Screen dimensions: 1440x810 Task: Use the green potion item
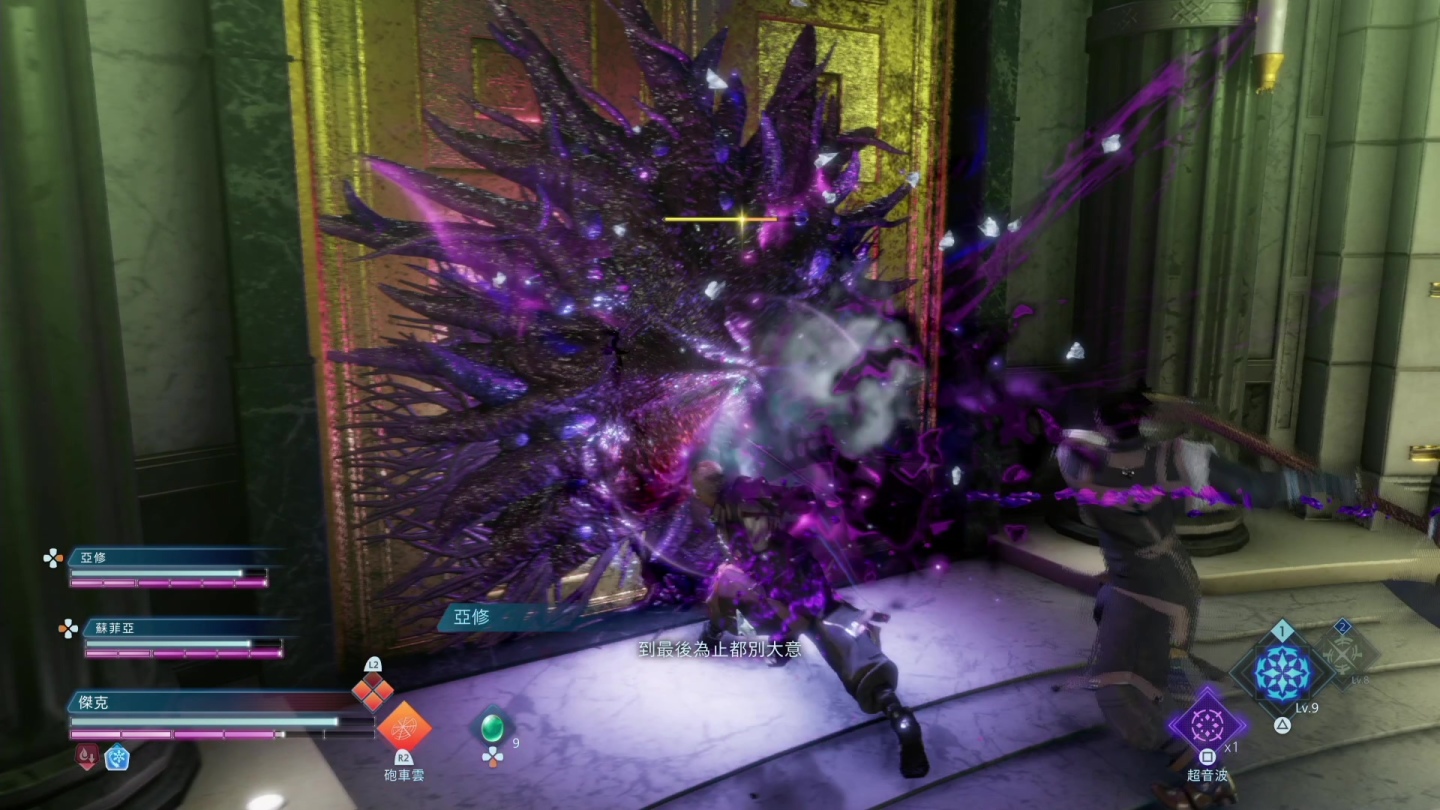coord(491,726)
